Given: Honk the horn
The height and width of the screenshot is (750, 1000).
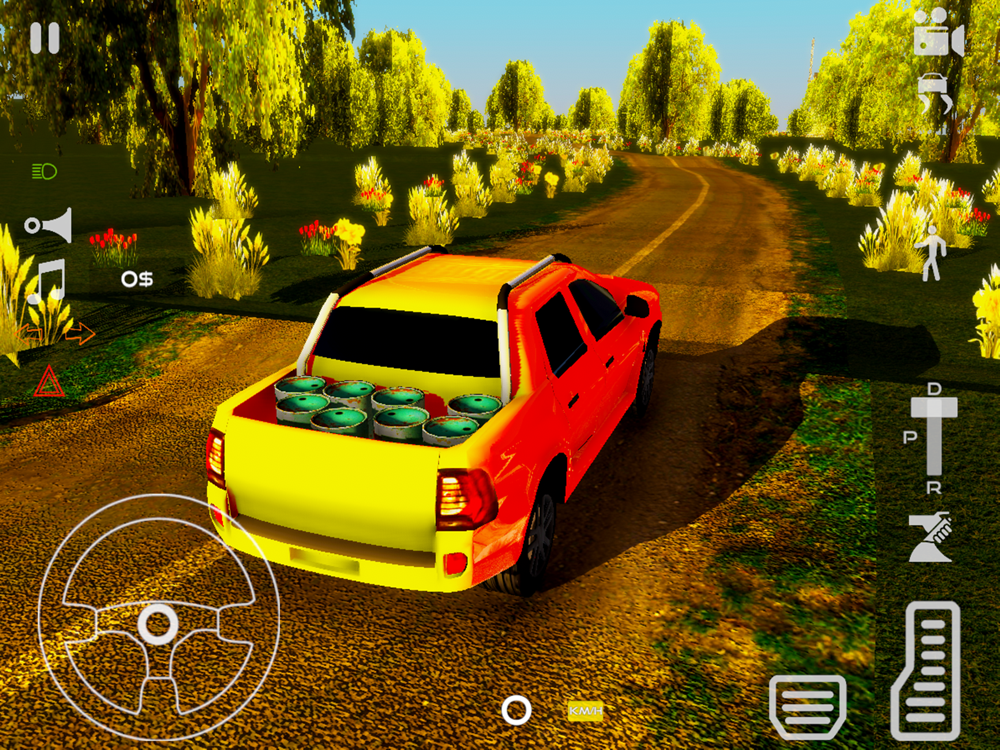Looking at the screenshot, I should [50, 224].
